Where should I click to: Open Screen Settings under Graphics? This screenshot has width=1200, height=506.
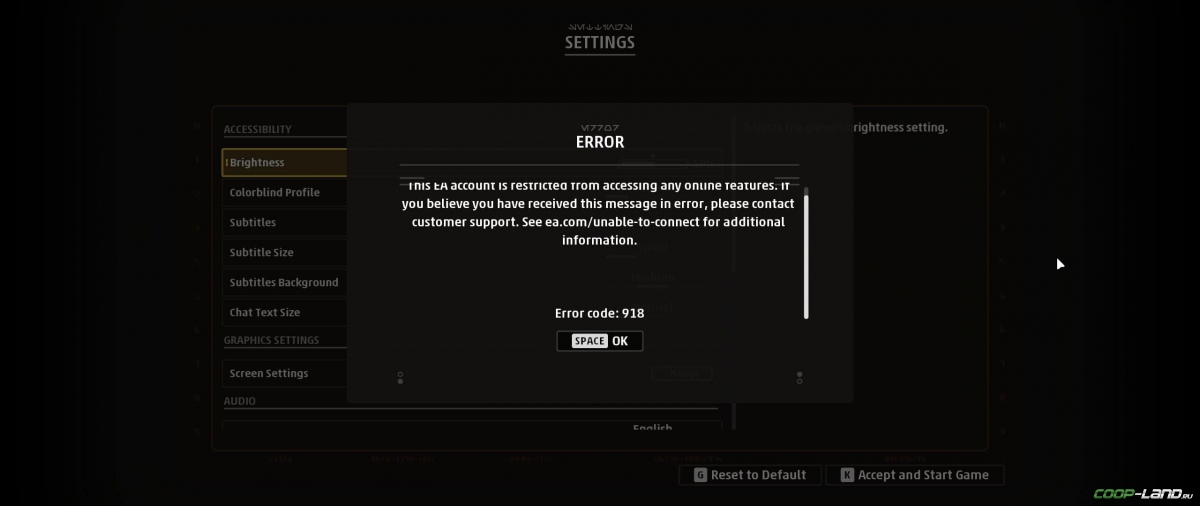pos(284,374)
